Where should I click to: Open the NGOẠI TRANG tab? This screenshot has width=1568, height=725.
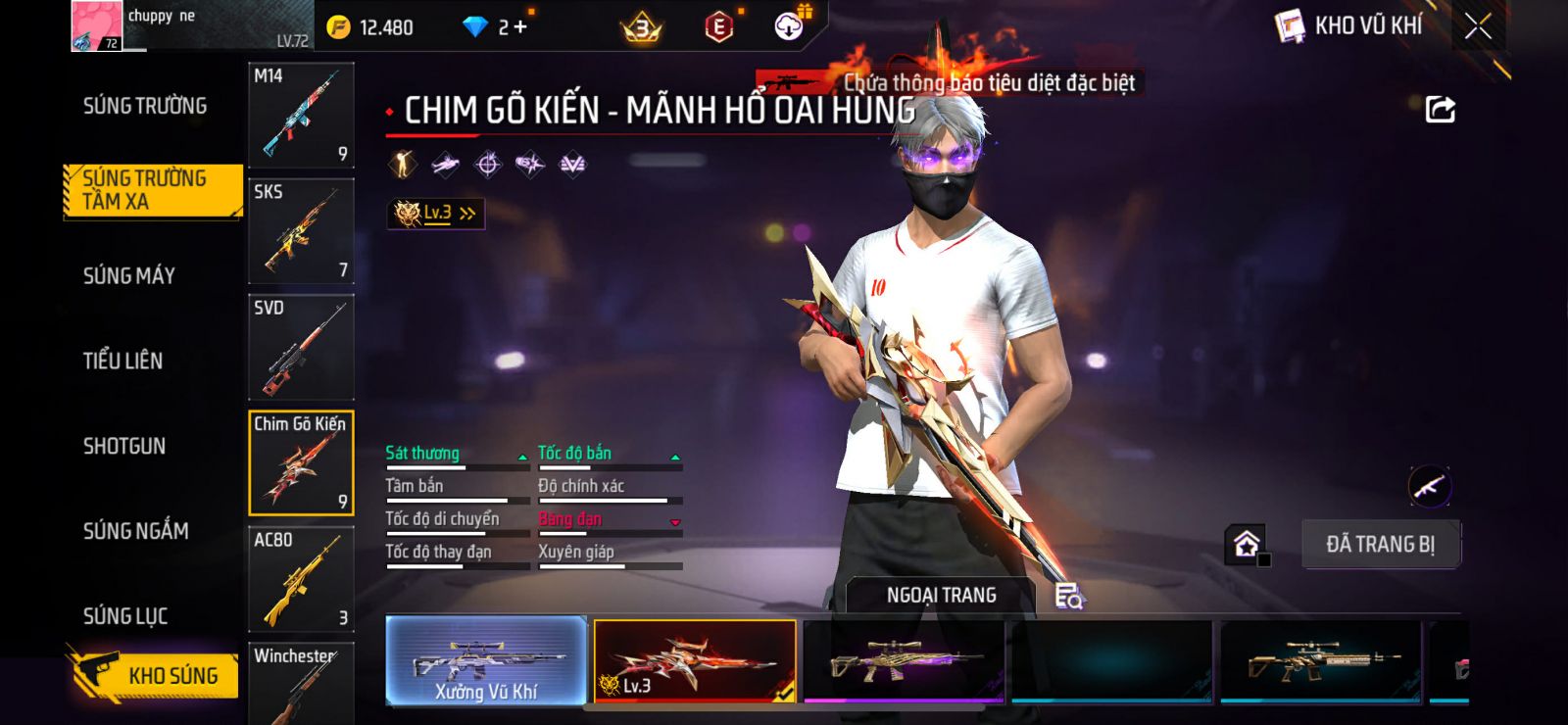[941, 596]
